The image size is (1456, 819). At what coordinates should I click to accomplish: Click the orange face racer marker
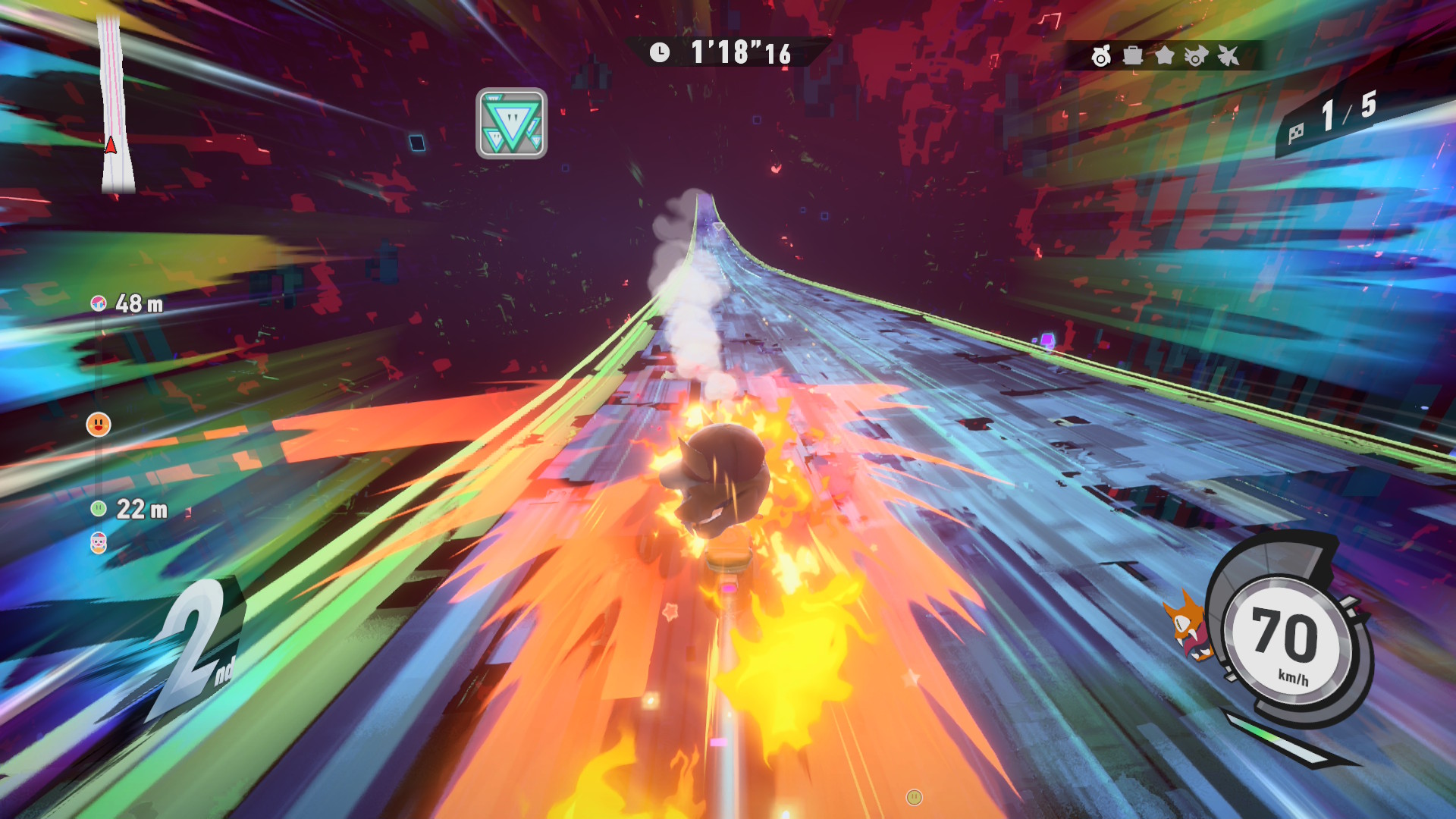[99, 424]
